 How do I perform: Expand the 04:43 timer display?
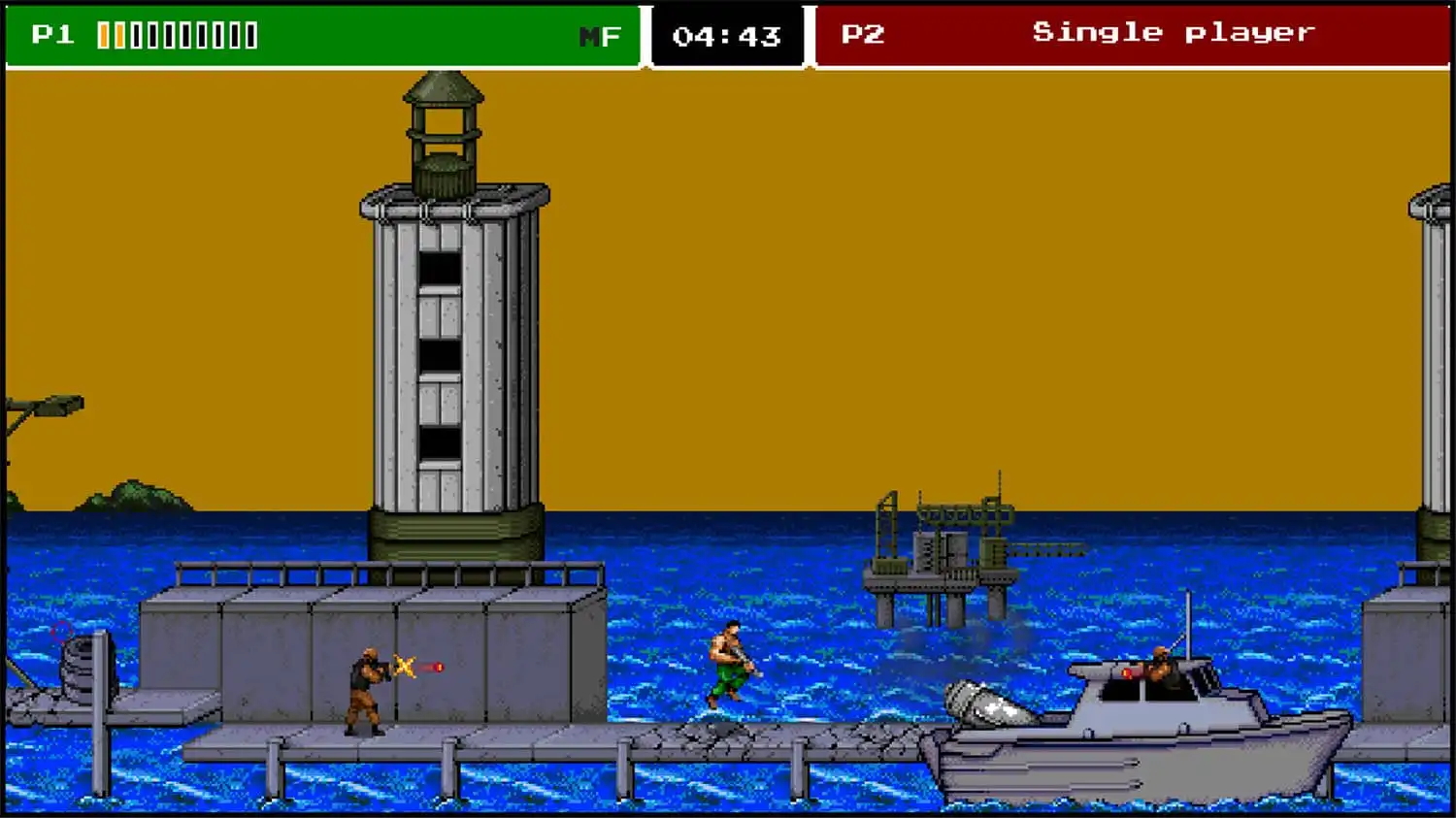click(x=726, y=34)
